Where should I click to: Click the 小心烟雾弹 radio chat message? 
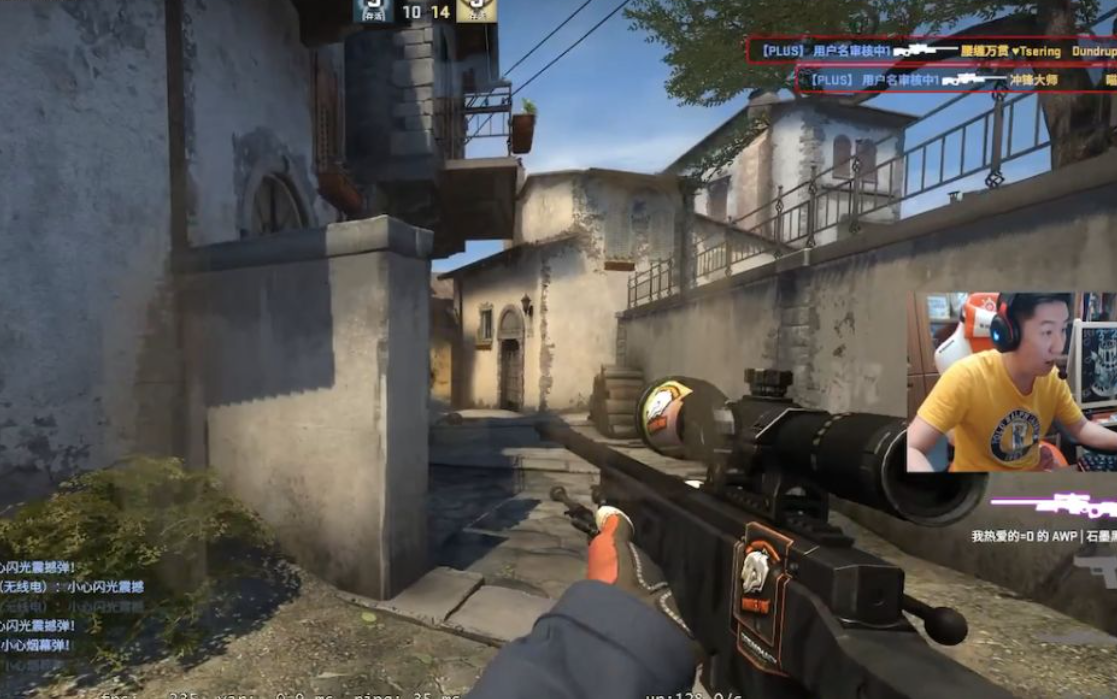pos(36,646)
